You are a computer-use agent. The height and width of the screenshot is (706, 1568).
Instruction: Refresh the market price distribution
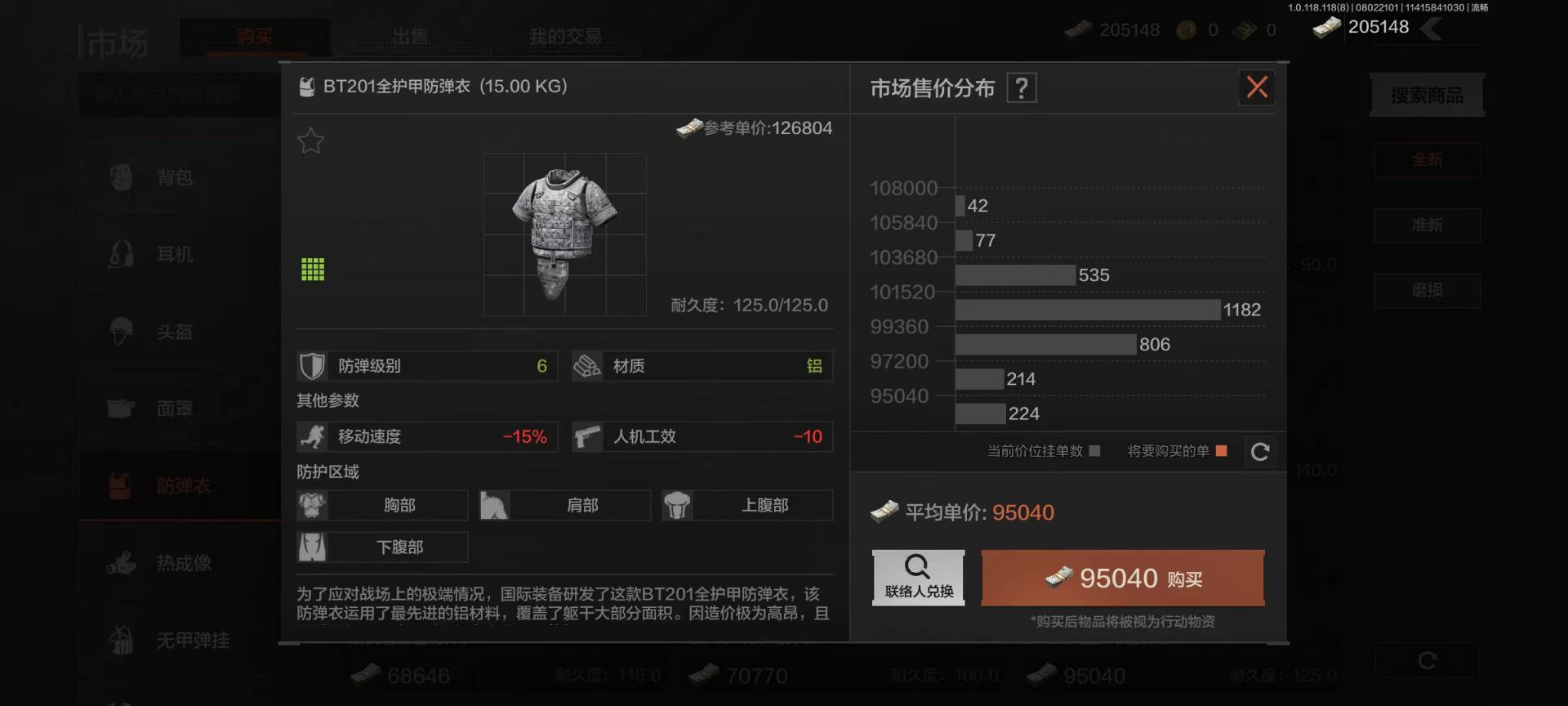coord(1259,451)
